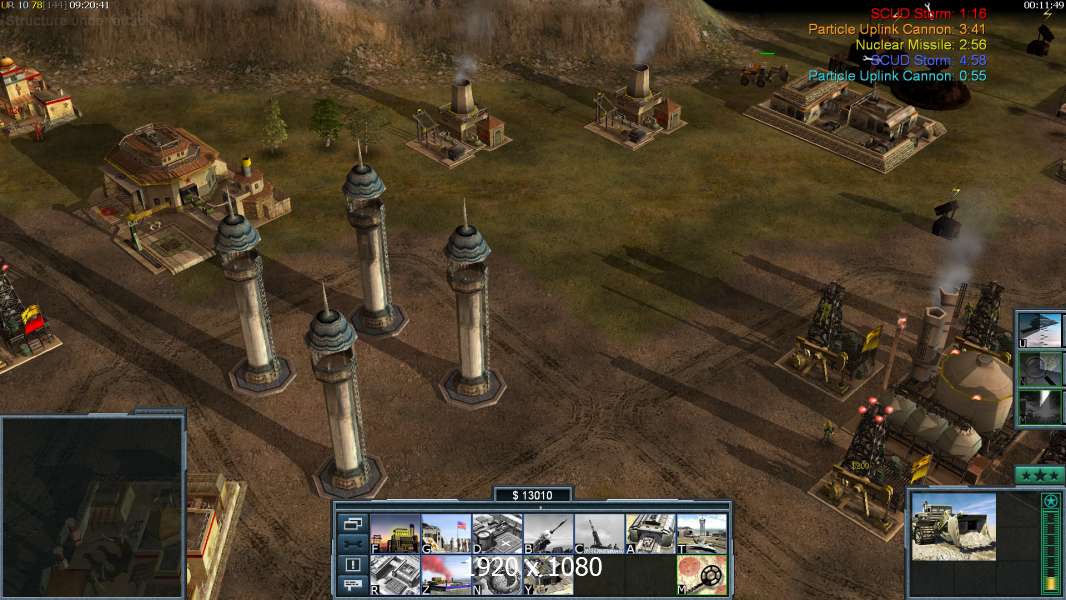Select the artillery Firebase build icon (C)

(x=599, y=533)
